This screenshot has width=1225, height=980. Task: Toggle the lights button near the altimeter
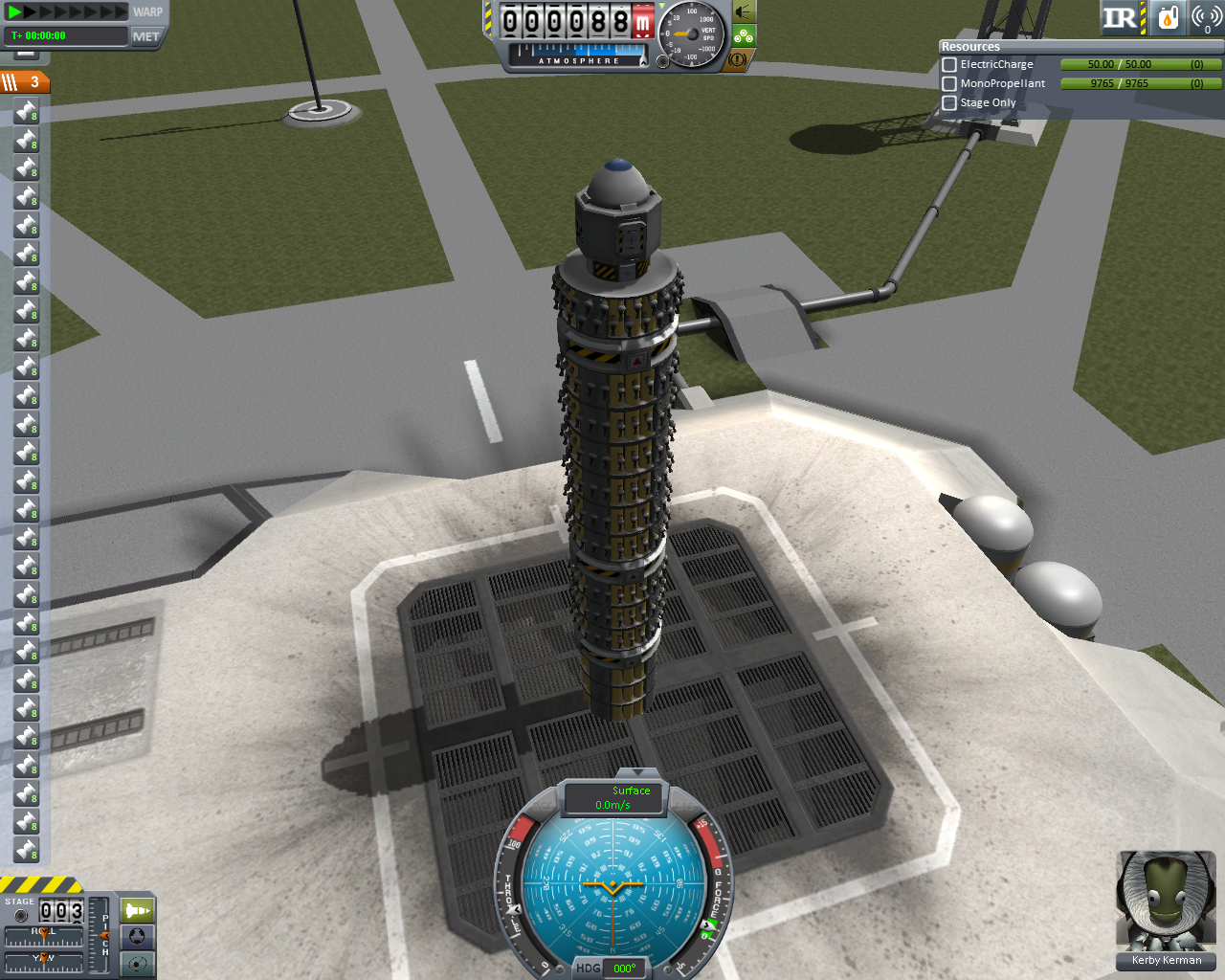pyautogui.click(x=743, y=12)
